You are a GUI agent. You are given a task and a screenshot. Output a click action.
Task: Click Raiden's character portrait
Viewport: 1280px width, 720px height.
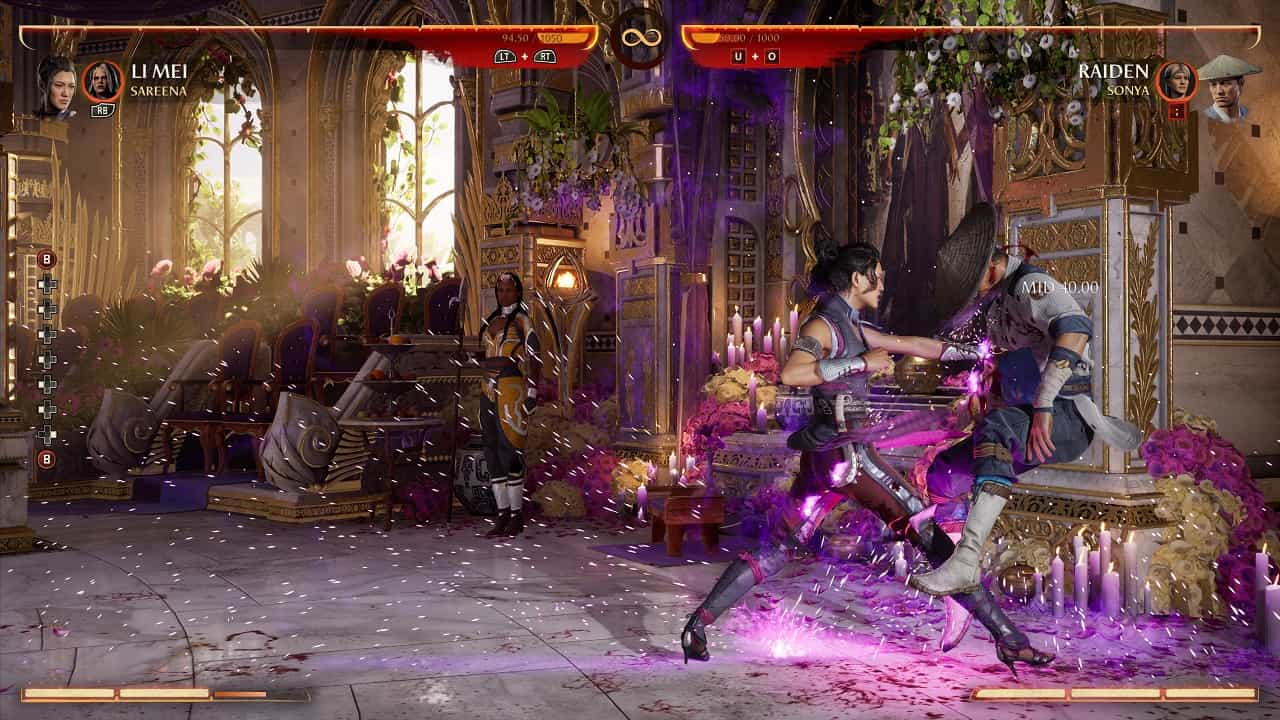pos(1226,88)
